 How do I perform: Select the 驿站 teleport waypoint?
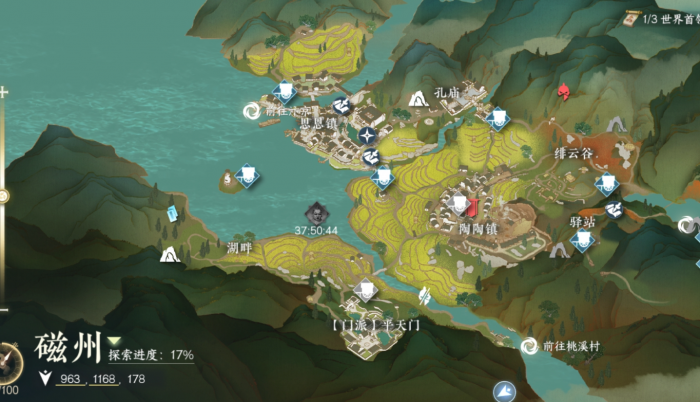582,240
